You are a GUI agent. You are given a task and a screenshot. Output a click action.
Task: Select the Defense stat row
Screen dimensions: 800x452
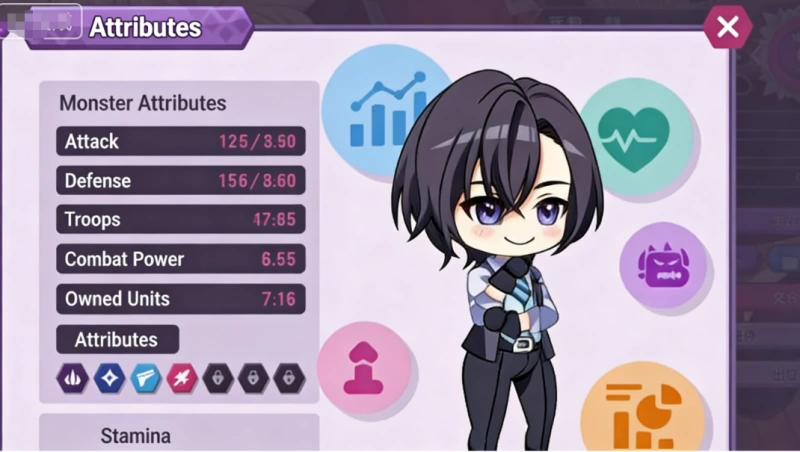(x=180, y=181)
